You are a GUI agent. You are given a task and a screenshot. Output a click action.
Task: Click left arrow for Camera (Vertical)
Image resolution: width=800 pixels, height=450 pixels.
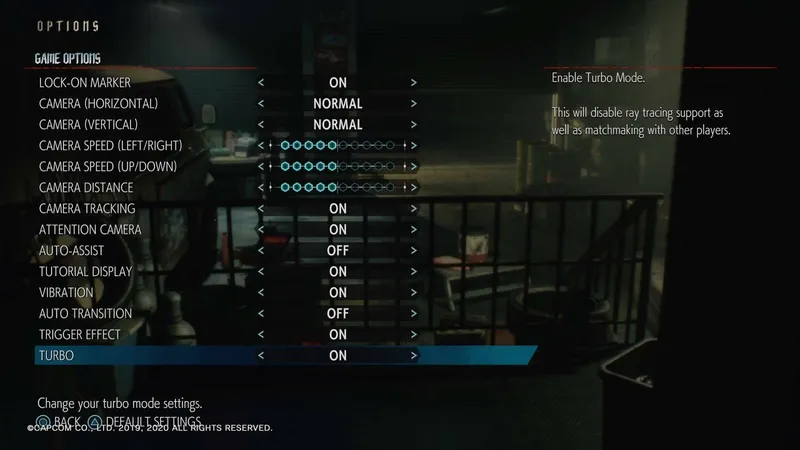[261, 125]
